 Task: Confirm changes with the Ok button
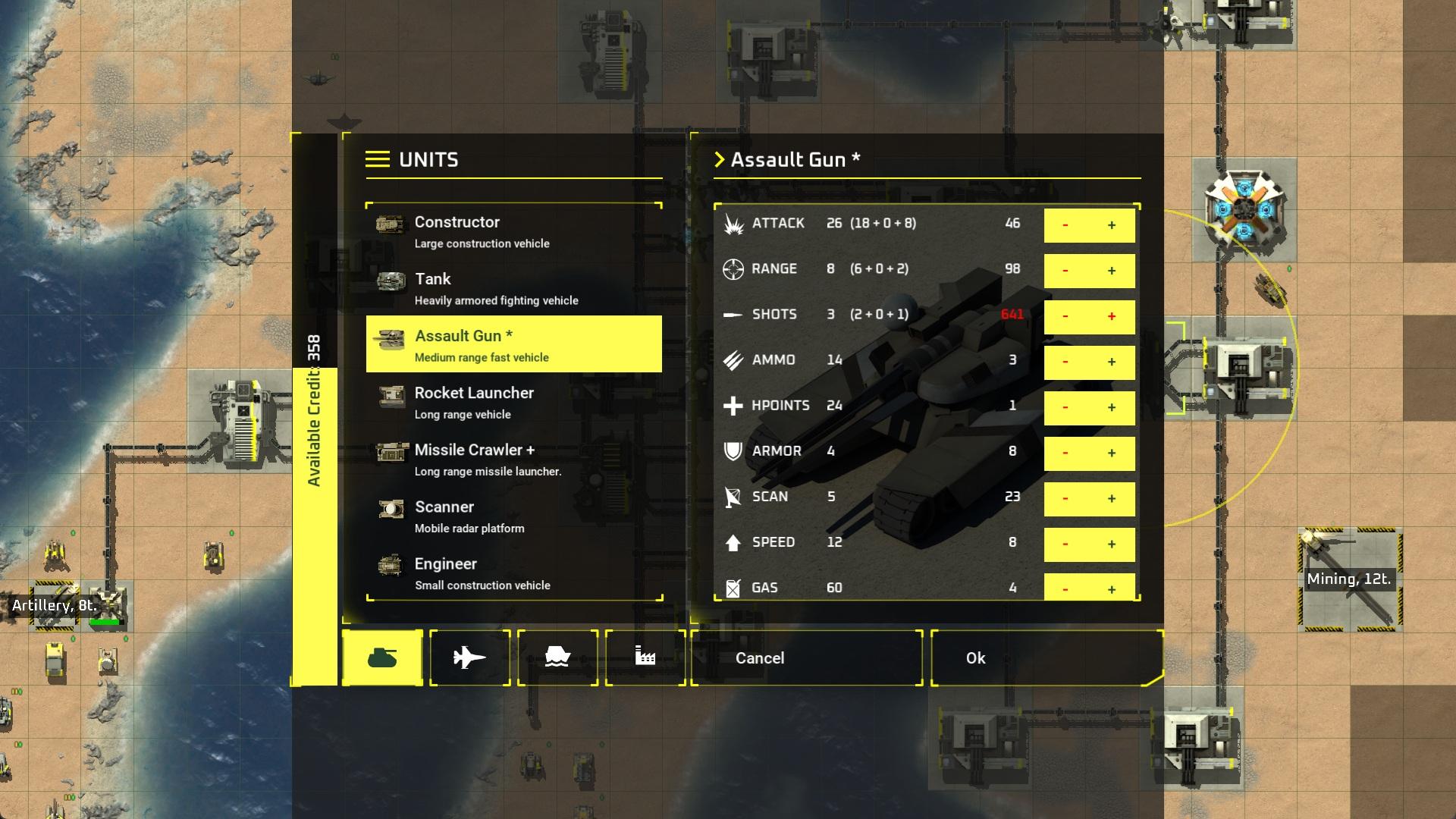tap(974, 658)
